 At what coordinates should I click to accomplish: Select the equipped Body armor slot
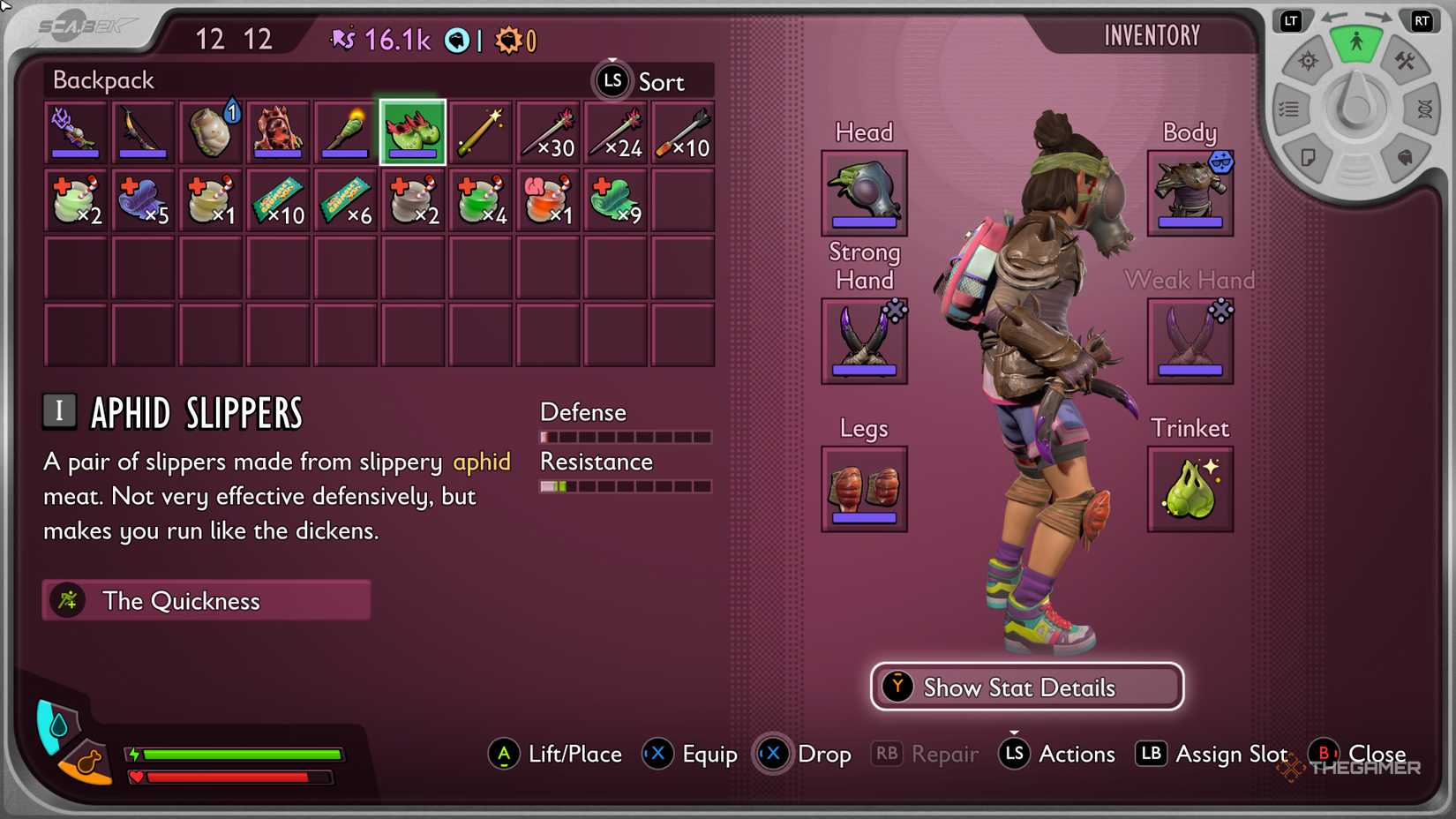[1190, 192]
